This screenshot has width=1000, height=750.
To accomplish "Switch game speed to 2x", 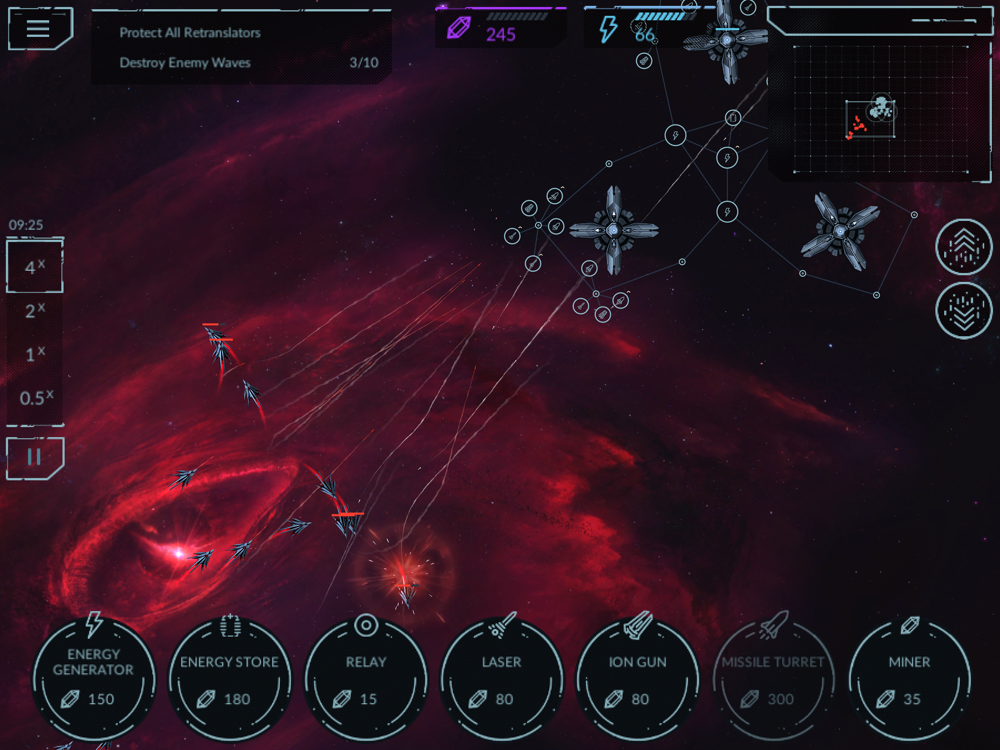I will (35, 311).
